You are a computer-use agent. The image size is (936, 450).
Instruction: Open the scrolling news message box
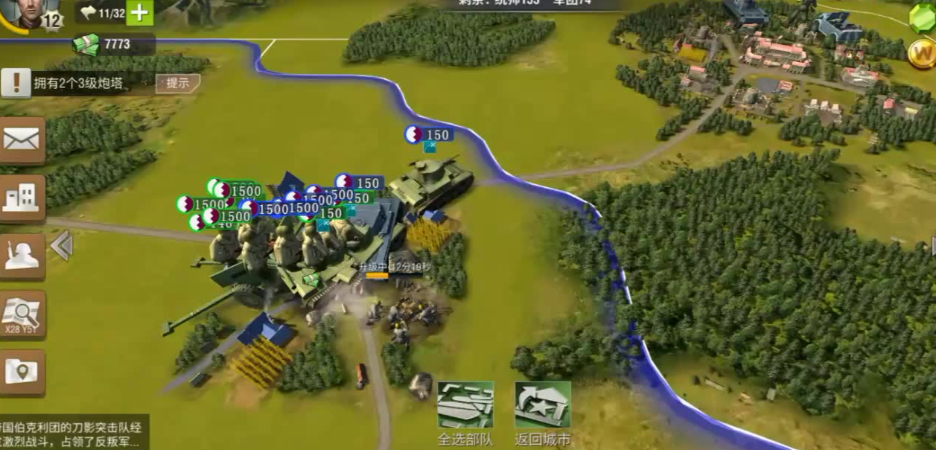point(74,432)
